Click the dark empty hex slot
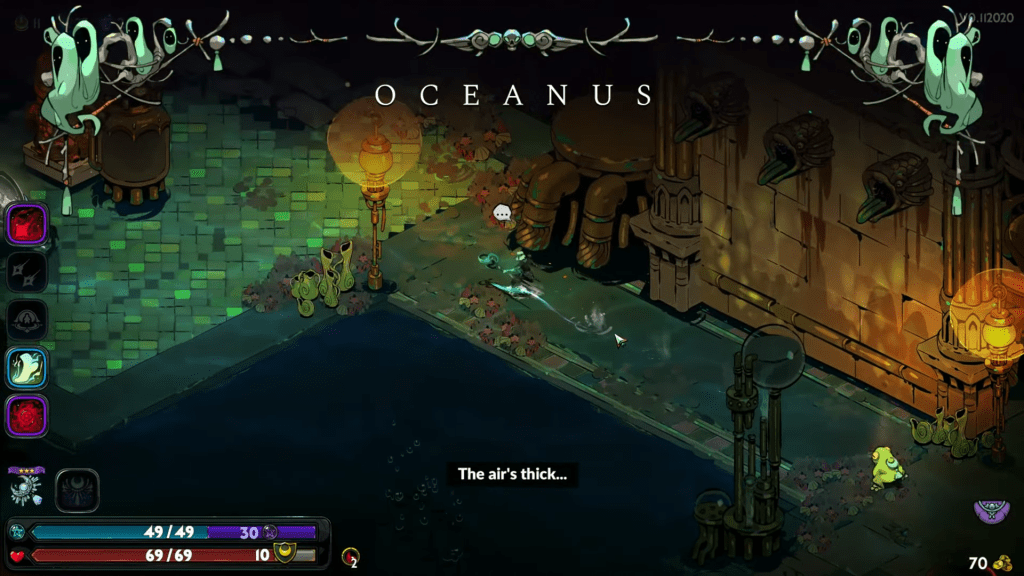The height and width of the screenshot is (576, 1024). [x=77, y=490]
